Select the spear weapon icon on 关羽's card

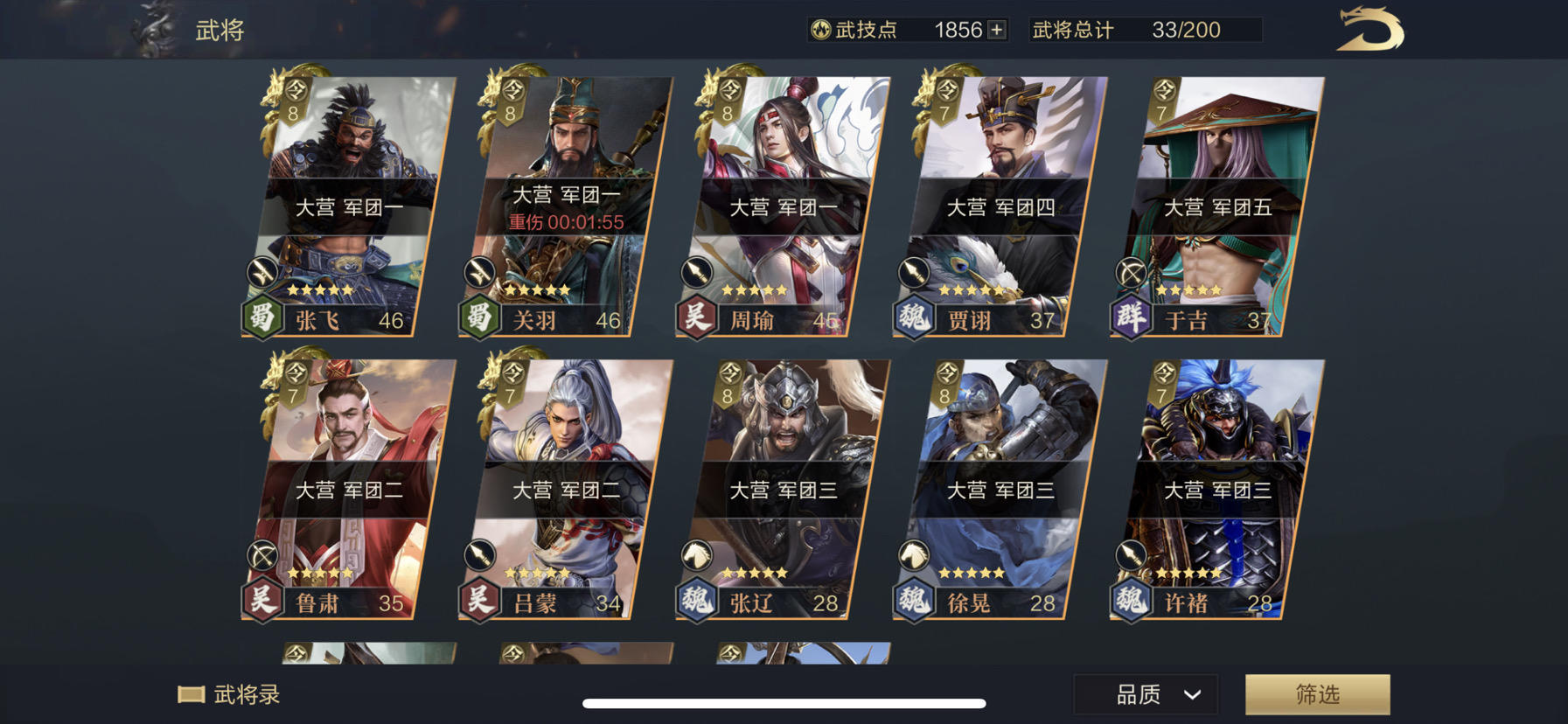[482, 273]
